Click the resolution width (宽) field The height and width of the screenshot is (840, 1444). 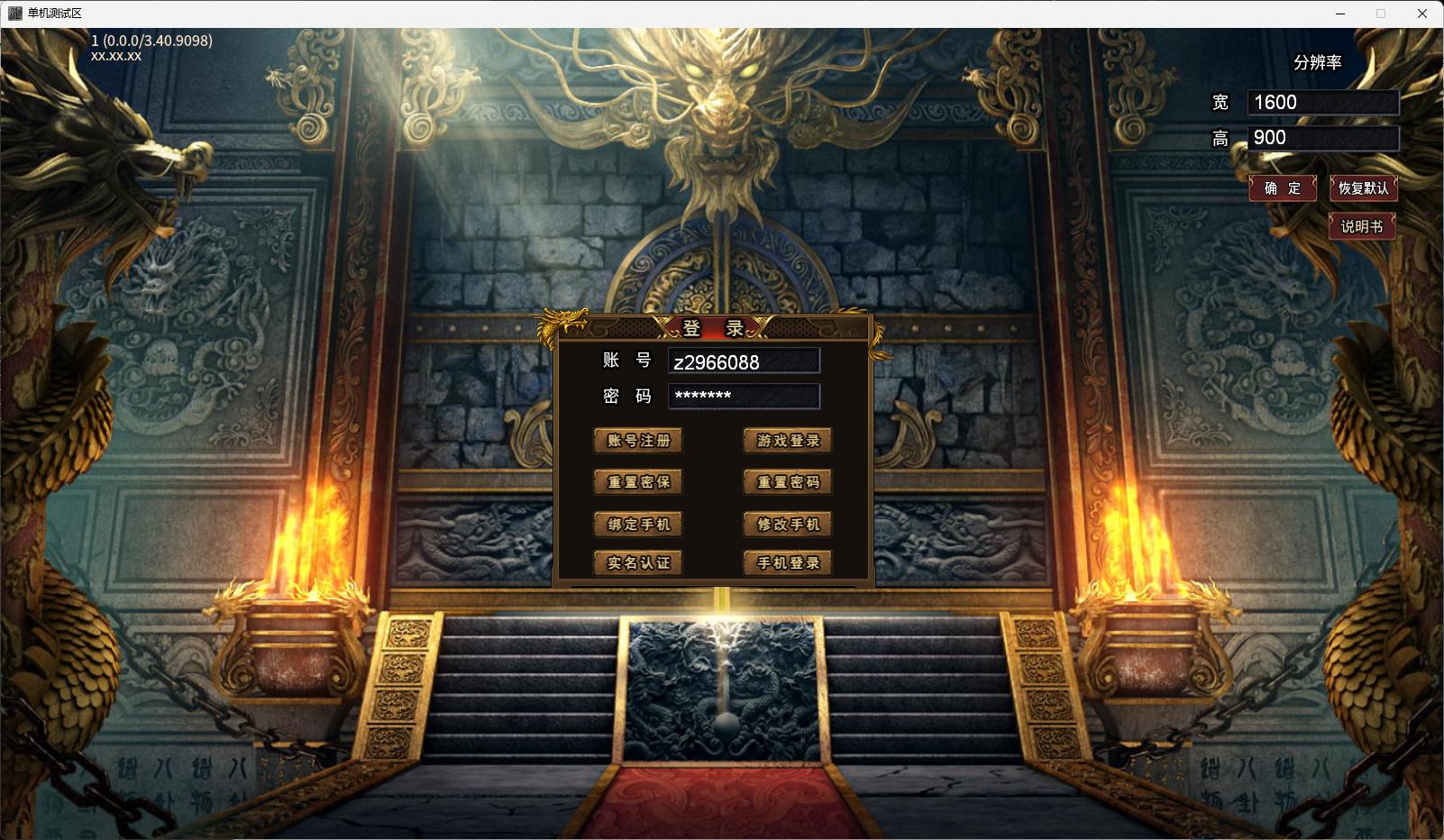click(x=1322, y=103)
